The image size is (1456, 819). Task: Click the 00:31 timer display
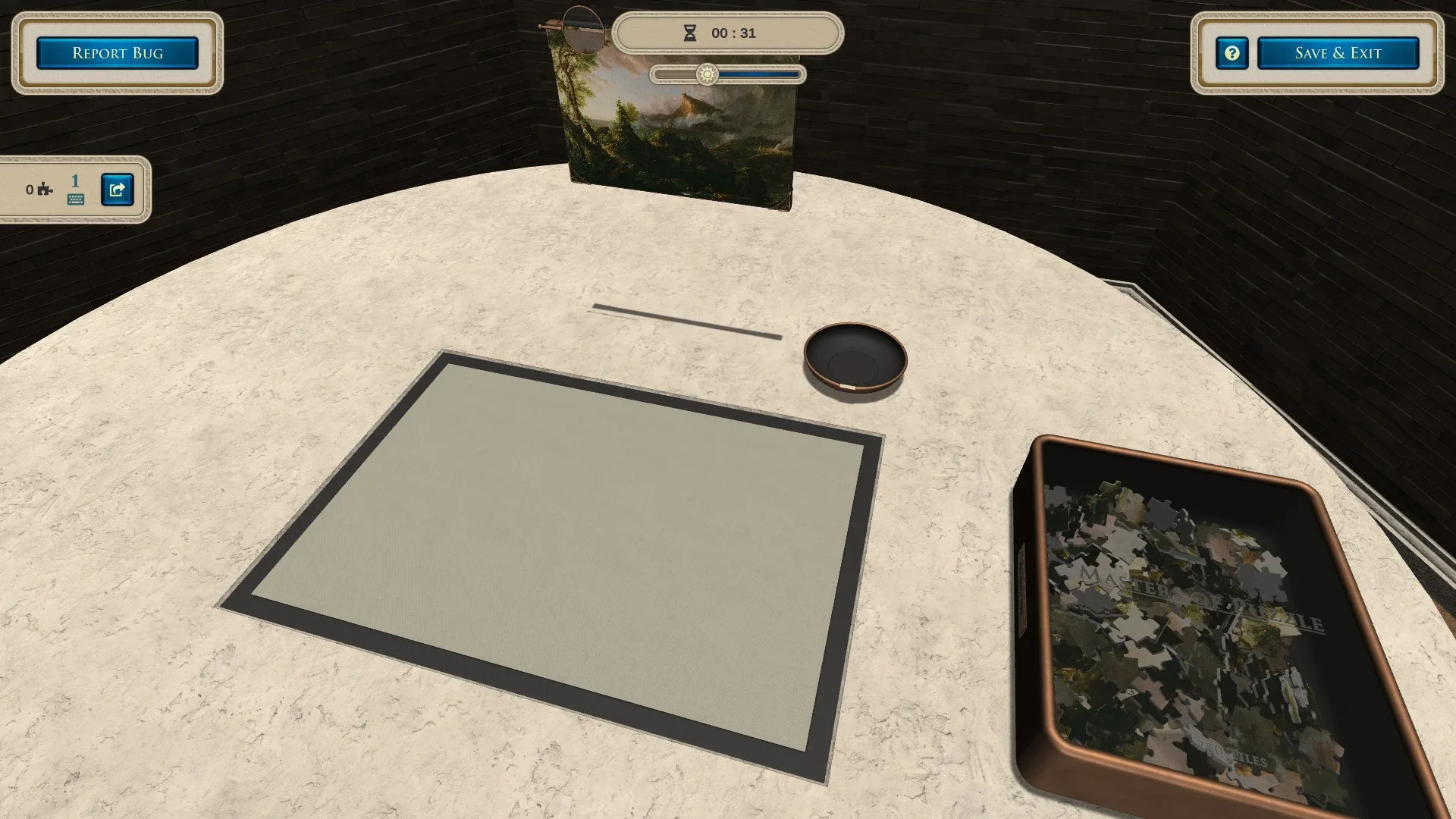pos(732,32)
